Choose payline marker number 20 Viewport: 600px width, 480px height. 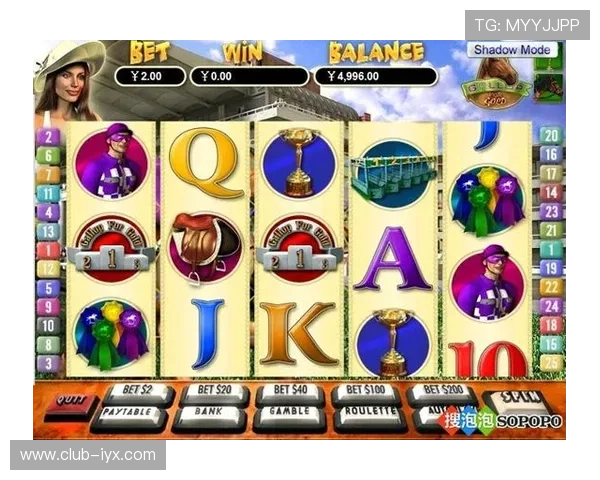point(550,136)
